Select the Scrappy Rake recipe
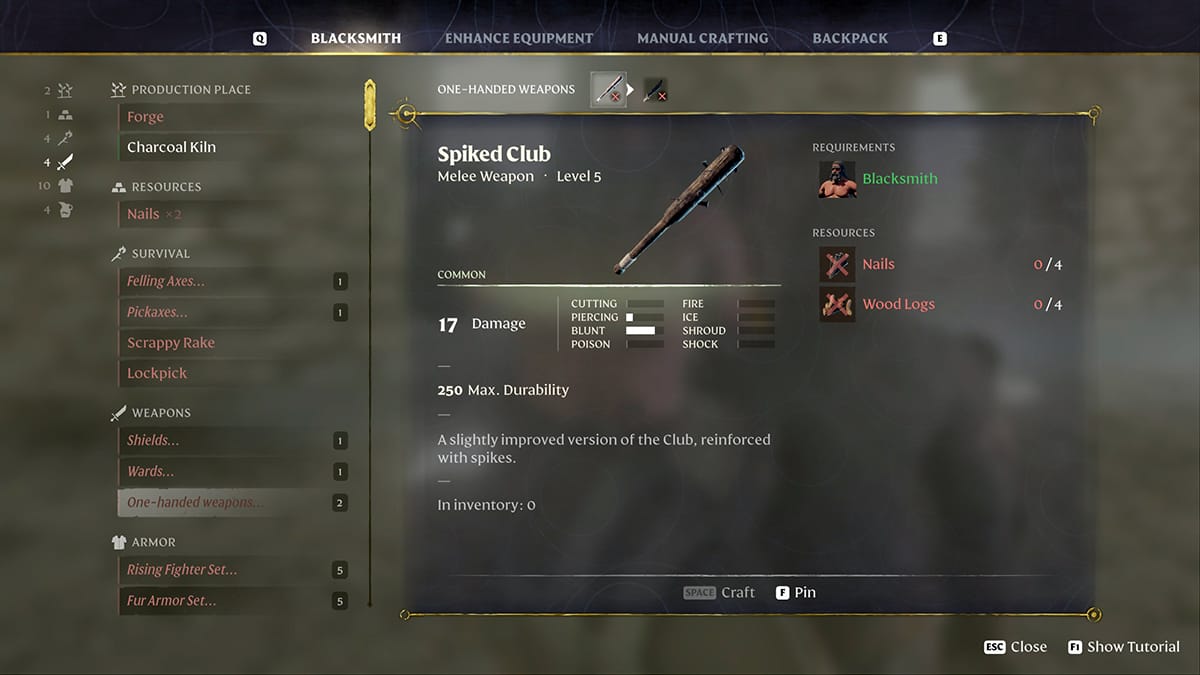The width and height of the screenshot is (1200, 675). tap(171, 343)
